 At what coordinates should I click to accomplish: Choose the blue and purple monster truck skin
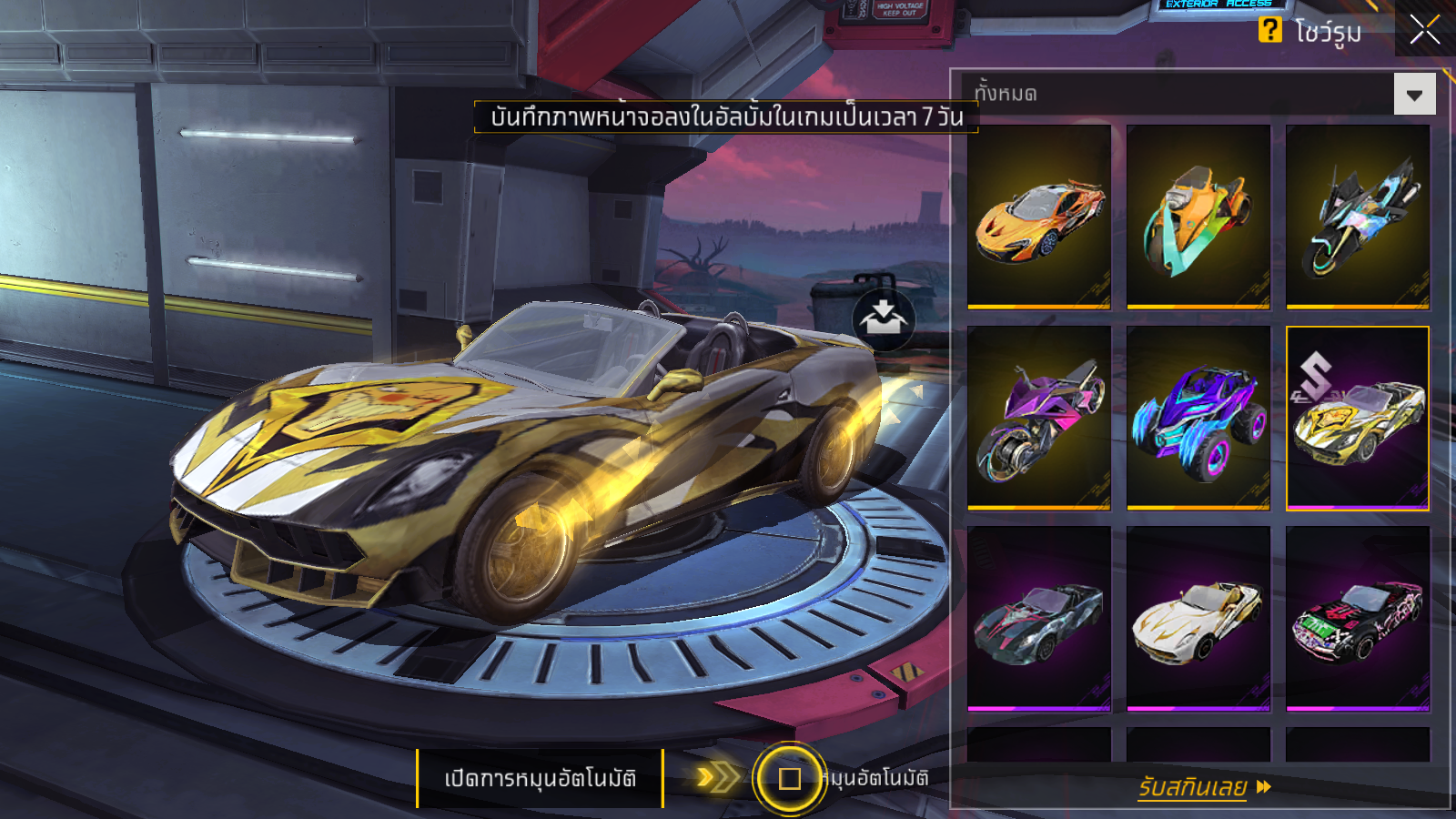point(1198,418)
